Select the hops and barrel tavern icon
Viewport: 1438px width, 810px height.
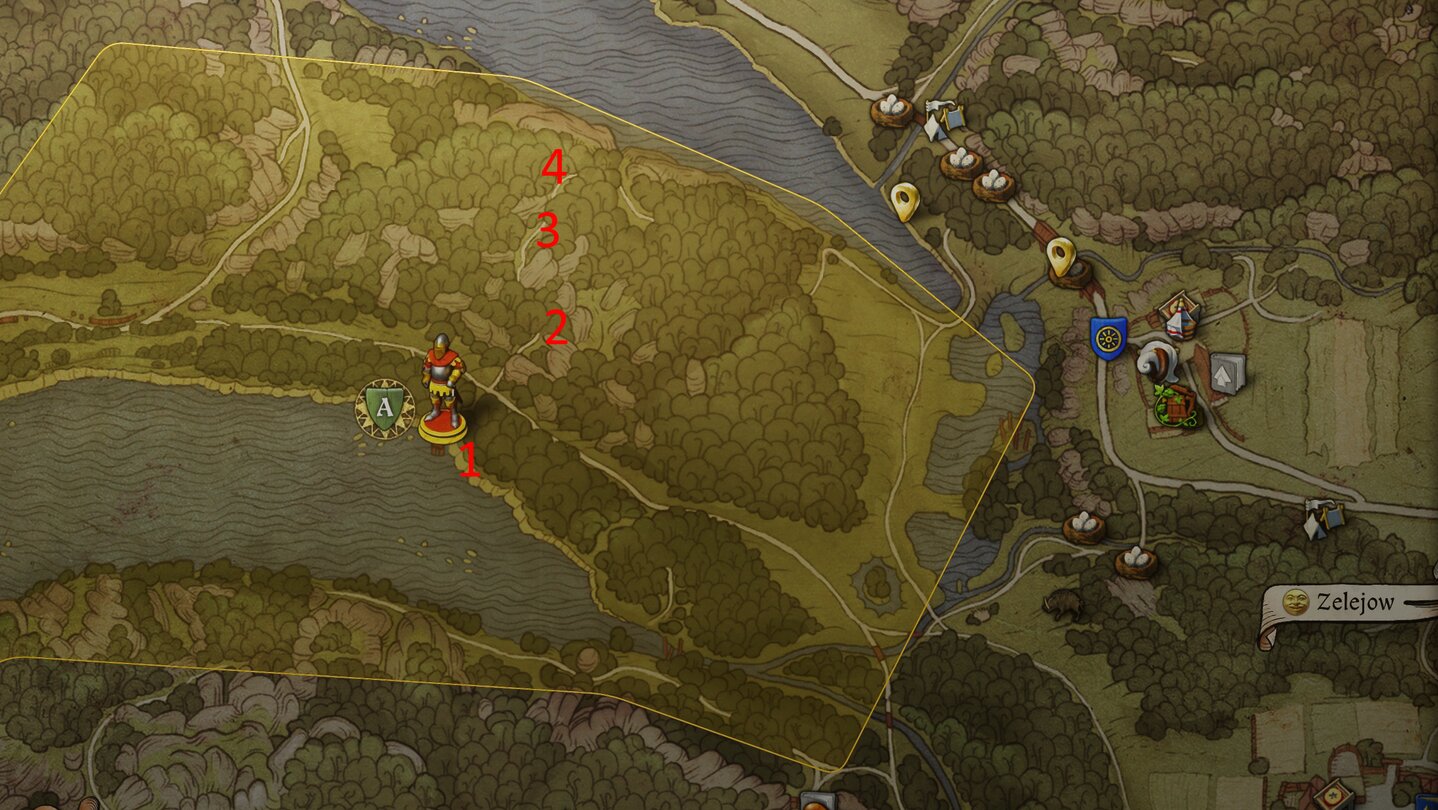(x=1176, y=406)
